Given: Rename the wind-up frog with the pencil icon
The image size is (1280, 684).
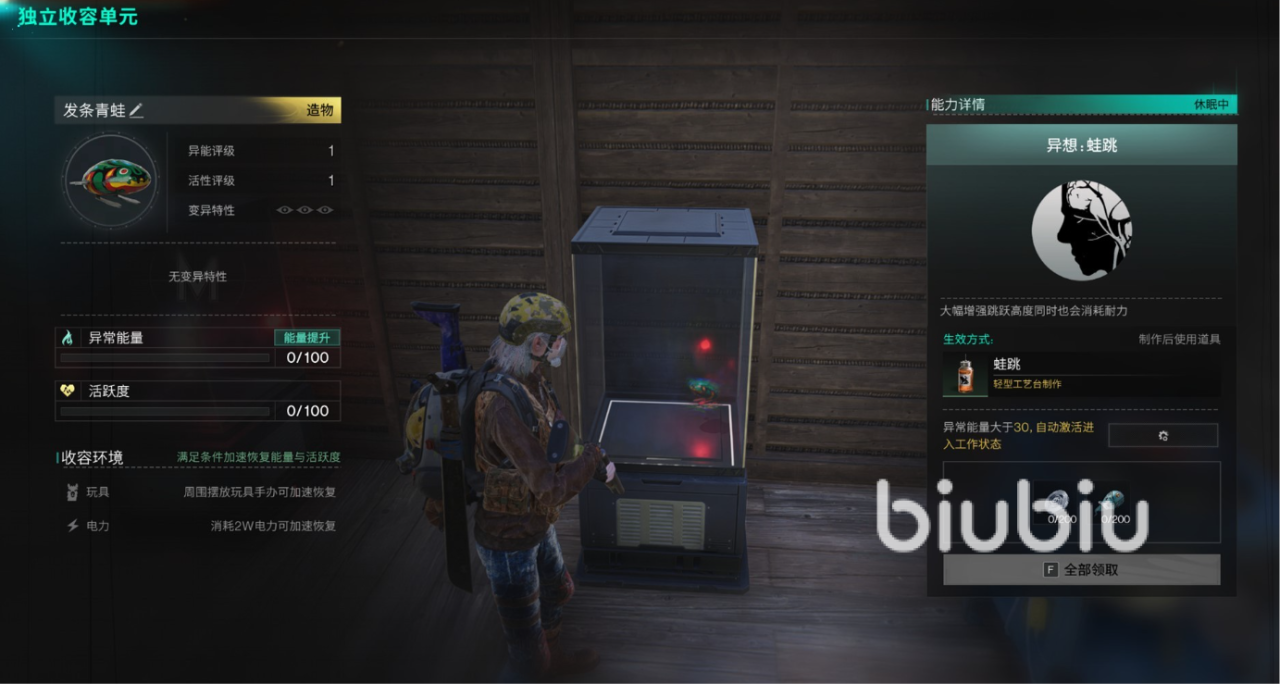Looking at the screenshot, I should click(137, 111).
